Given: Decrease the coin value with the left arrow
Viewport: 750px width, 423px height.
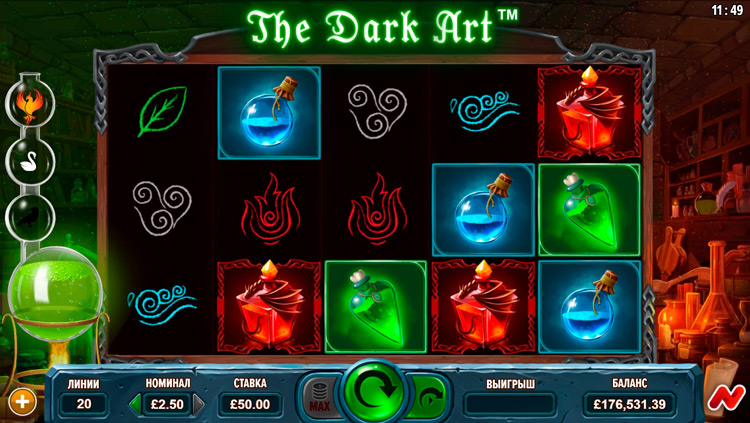Looking at the screenshot, I should click(135, 404).
